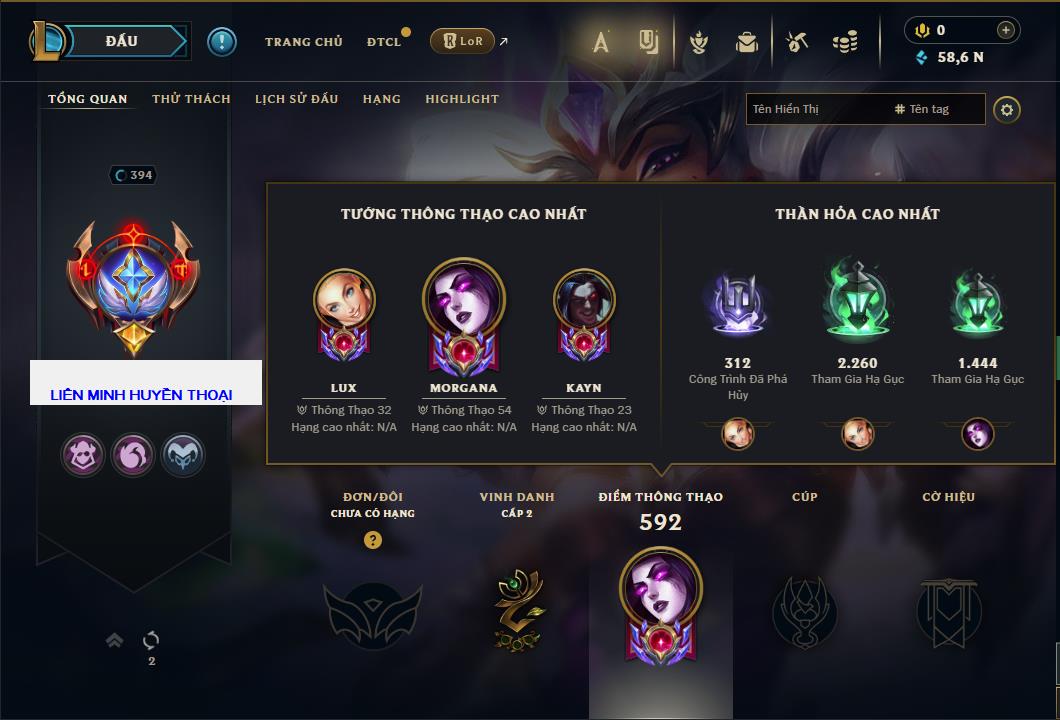The height and width of the screenshot is (720, 1060).
Task: Select the Kayn mastery portrait
Action: (x=584, y=302)
